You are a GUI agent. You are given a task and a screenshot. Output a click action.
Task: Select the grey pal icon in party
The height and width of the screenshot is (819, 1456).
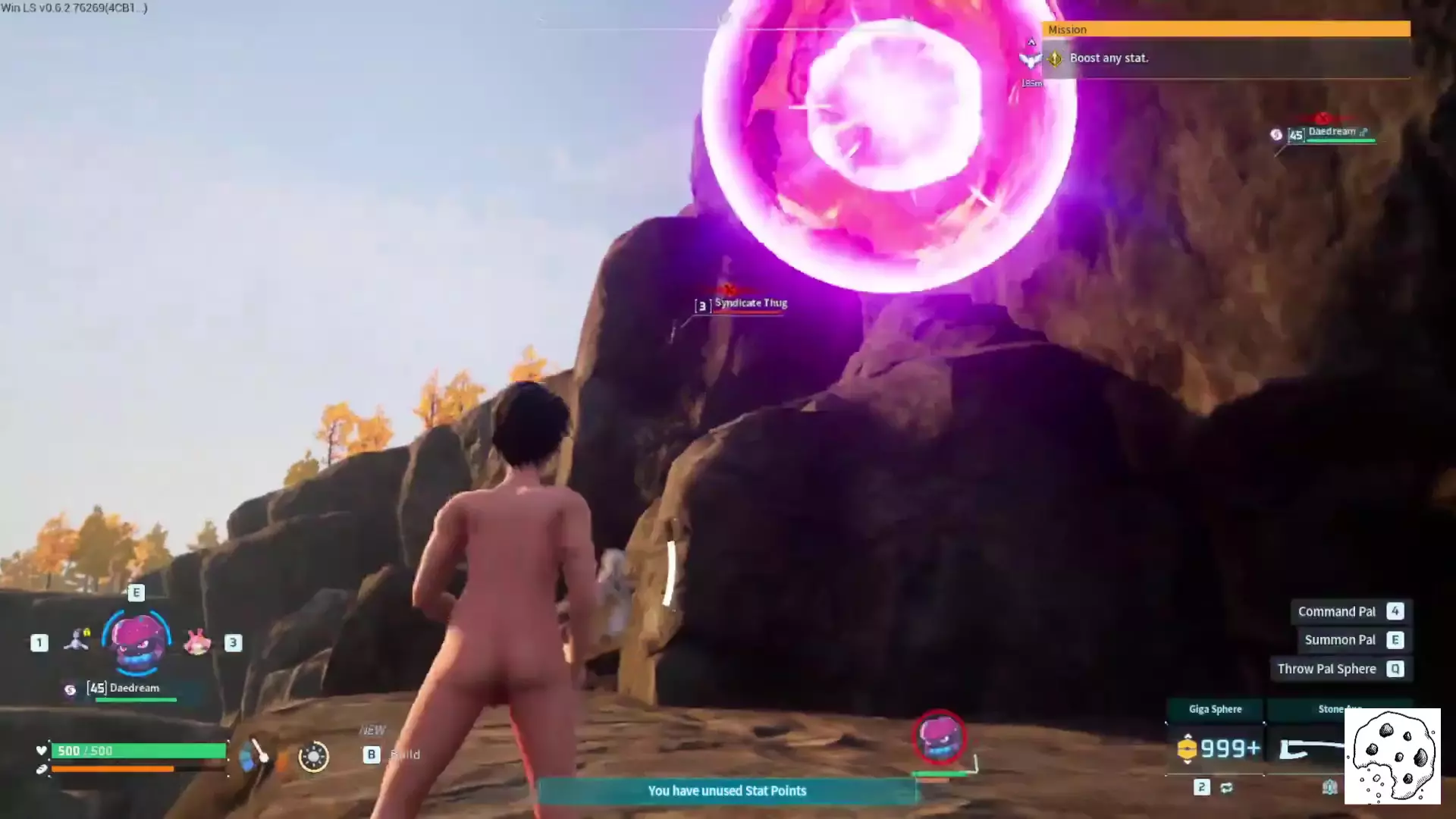[x=76, y=641]
